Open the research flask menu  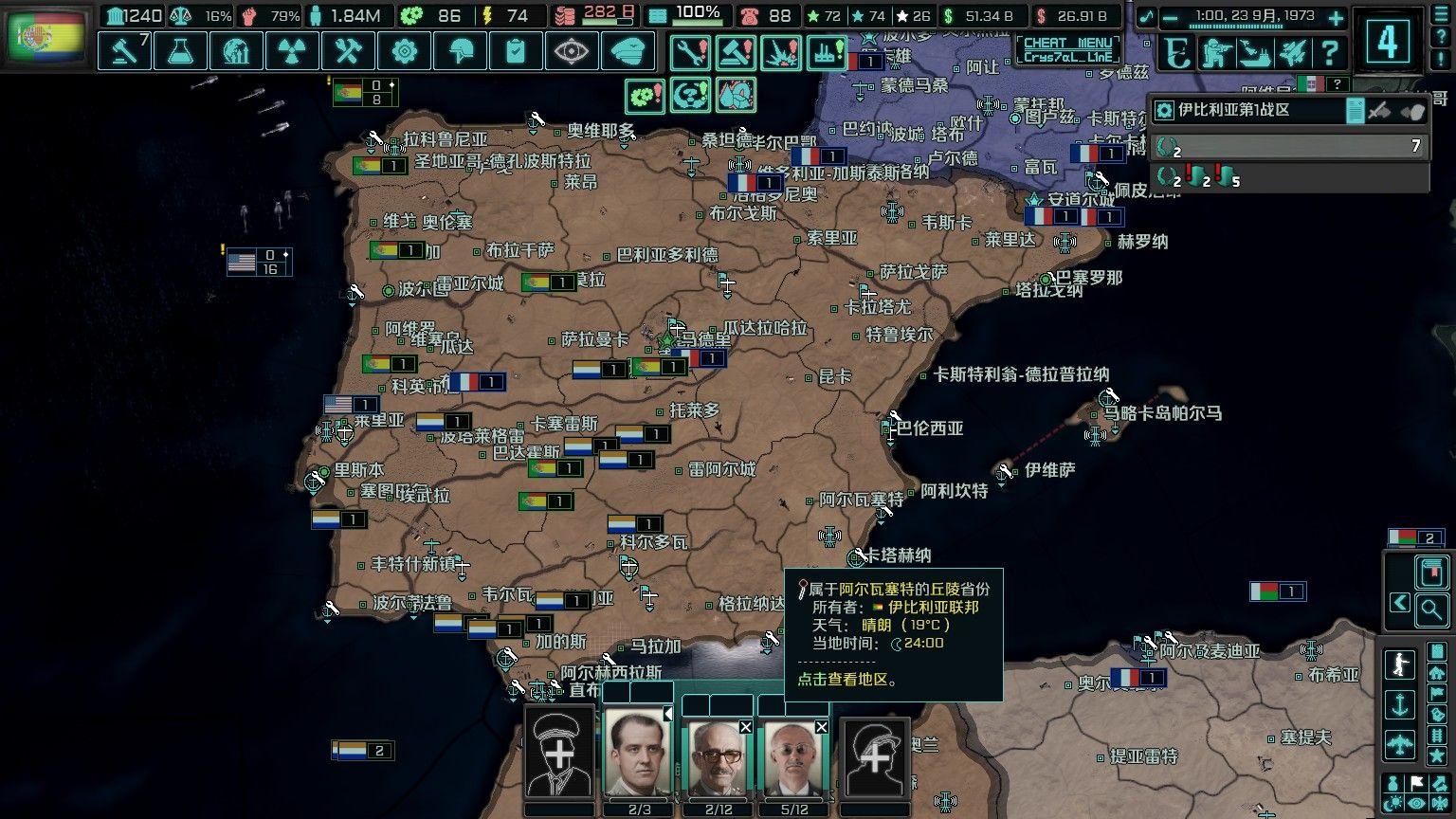(x=180, y=50)
